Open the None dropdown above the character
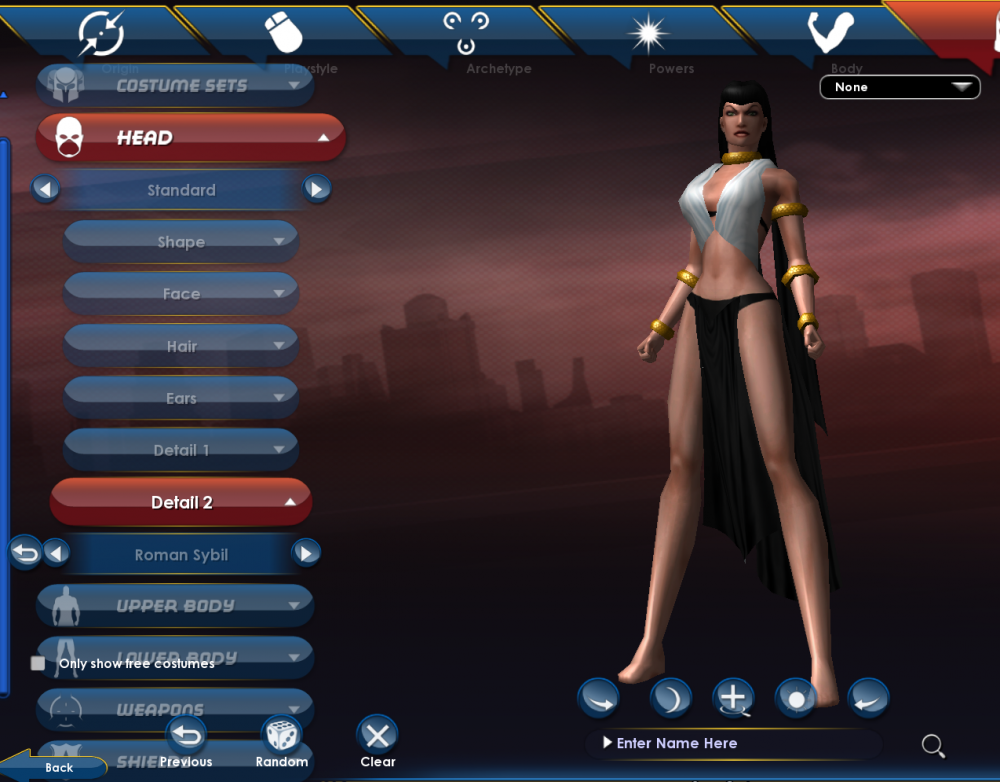 (899, 87)
